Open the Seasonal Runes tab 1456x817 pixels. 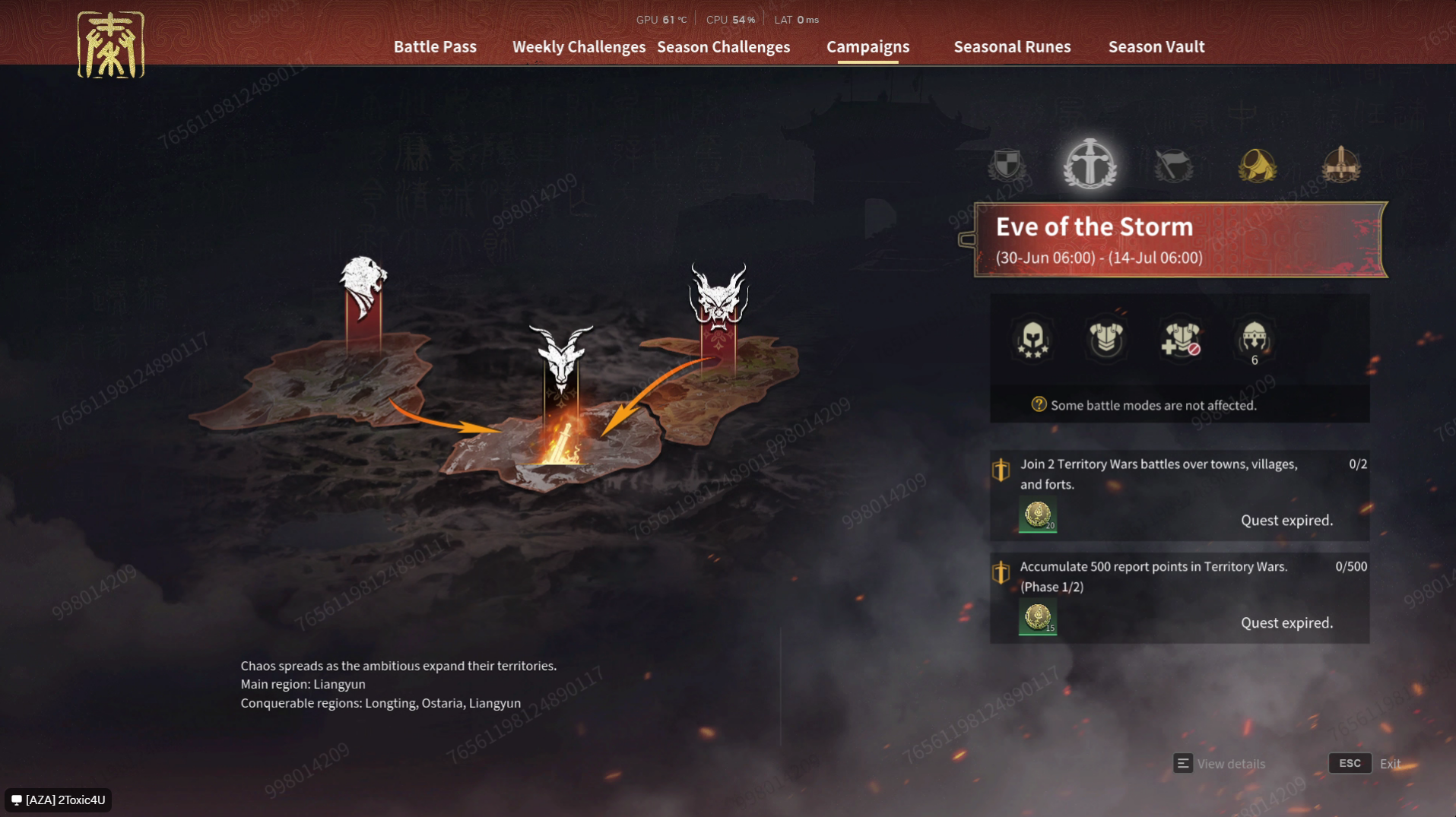point(1012,46)
